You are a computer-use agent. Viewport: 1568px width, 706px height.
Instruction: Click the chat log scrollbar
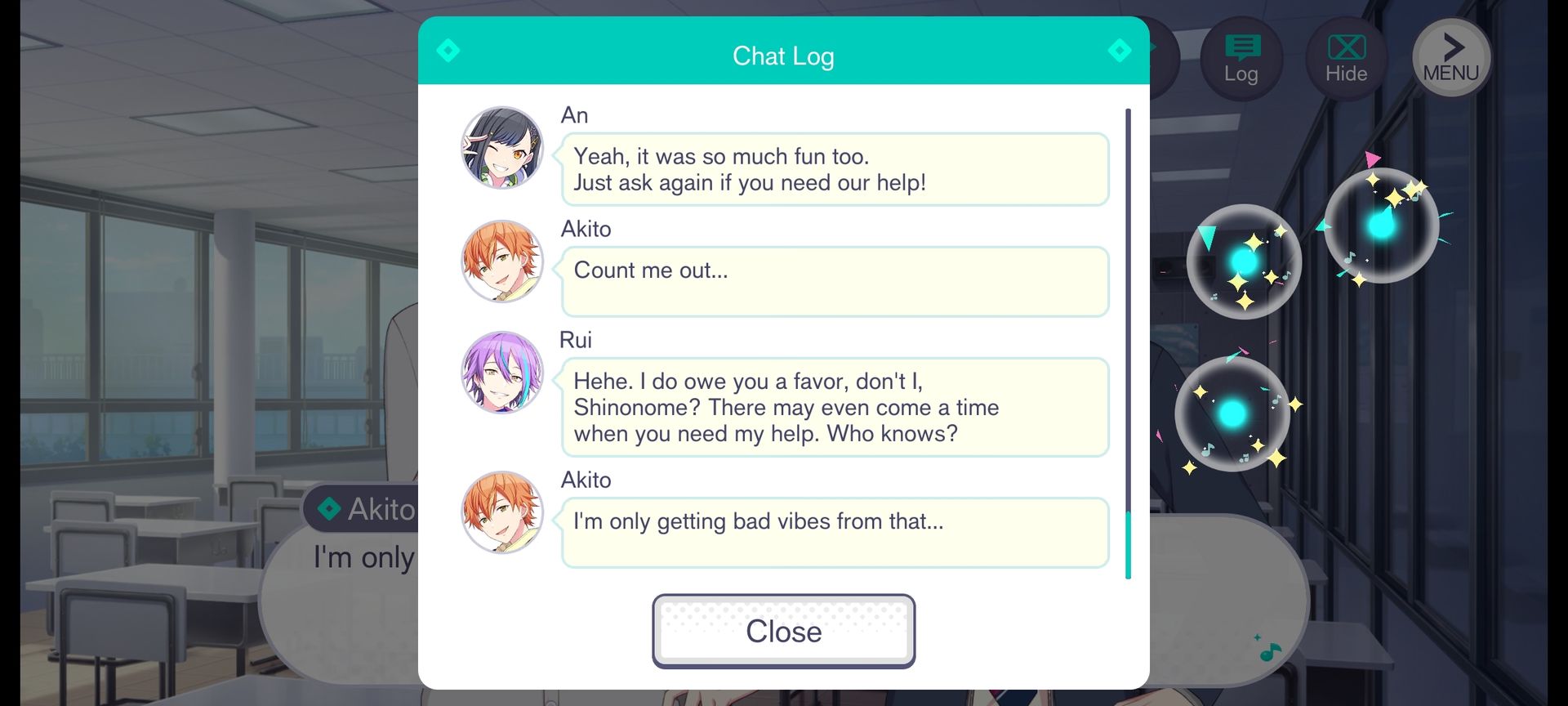click(x=1128, y=343)
